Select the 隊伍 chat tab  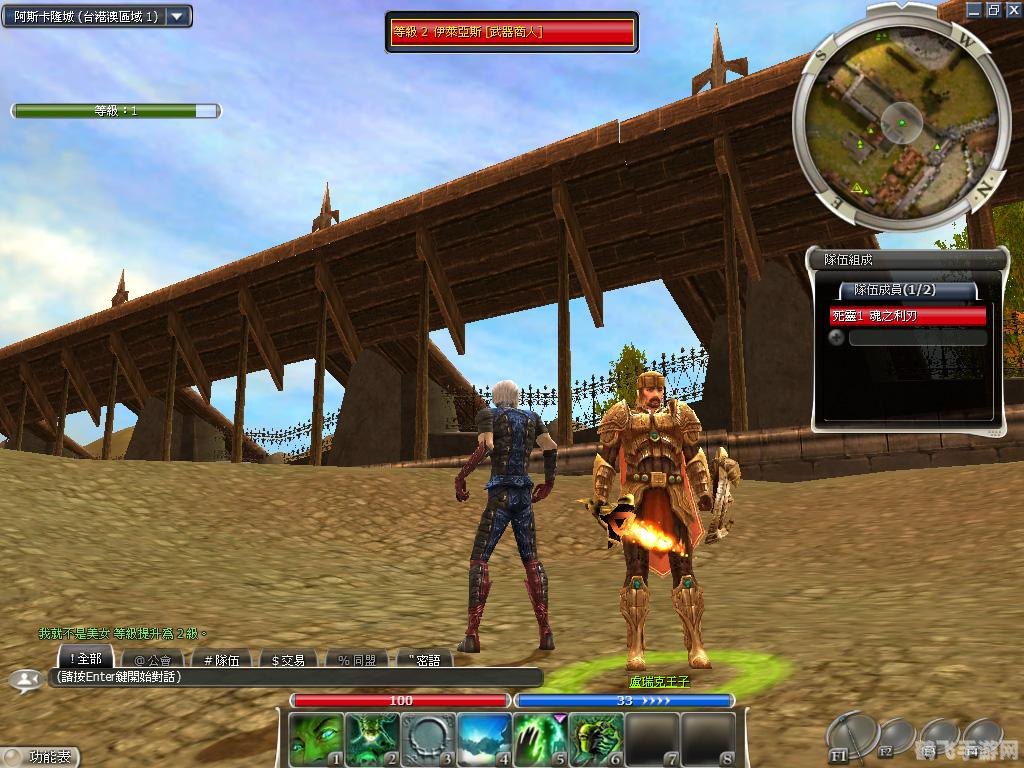pos(221,659)
